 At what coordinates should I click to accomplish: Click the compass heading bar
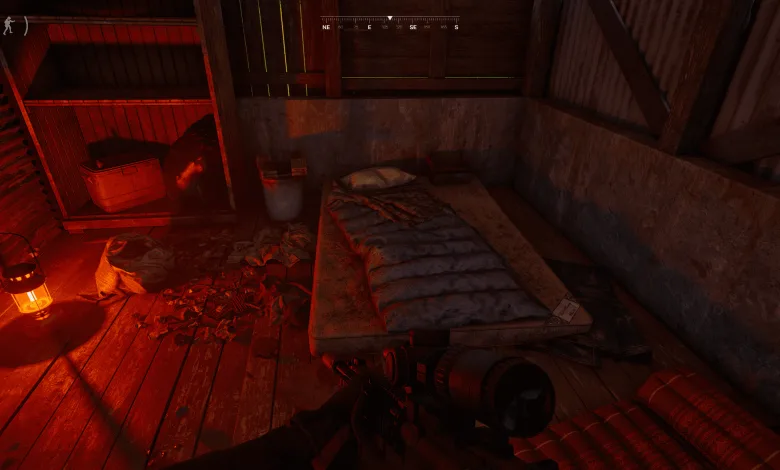pyautogui.click(x=390, y=23)
